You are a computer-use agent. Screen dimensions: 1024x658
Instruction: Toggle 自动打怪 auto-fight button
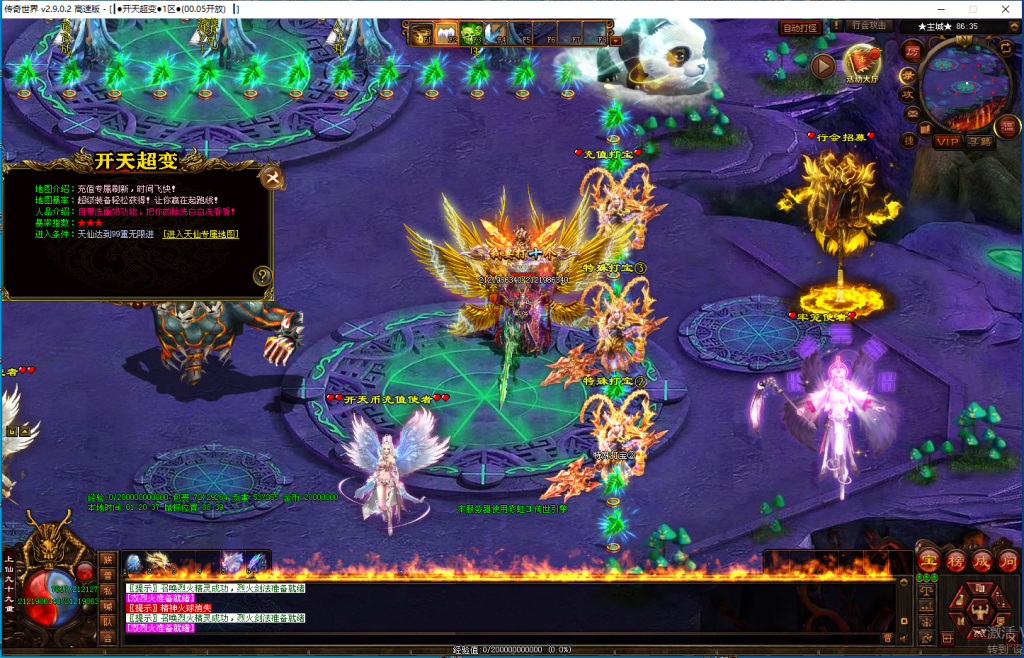(x=800, y=28)
